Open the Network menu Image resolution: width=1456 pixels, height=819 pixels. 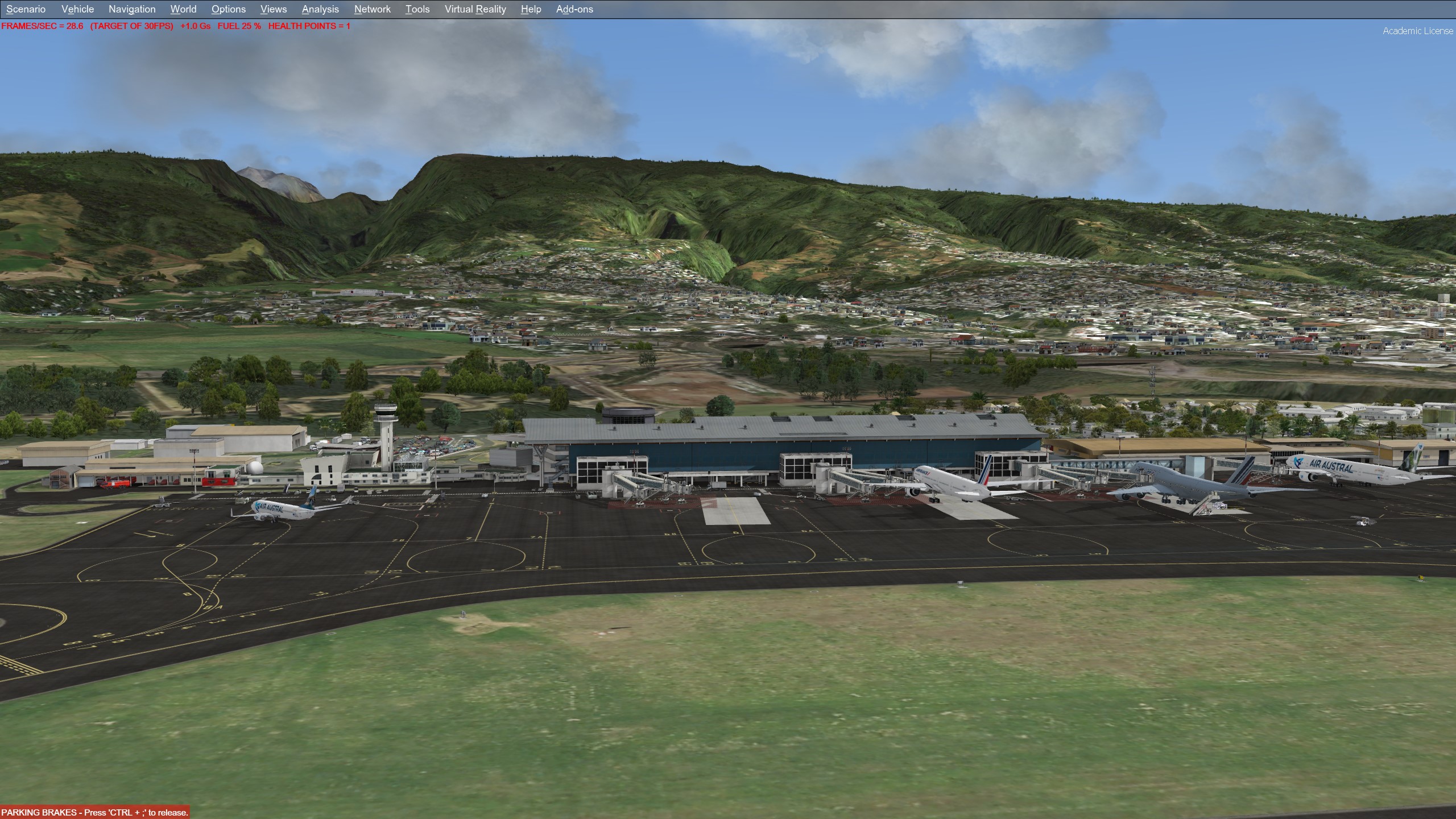(x=372, y=9)
